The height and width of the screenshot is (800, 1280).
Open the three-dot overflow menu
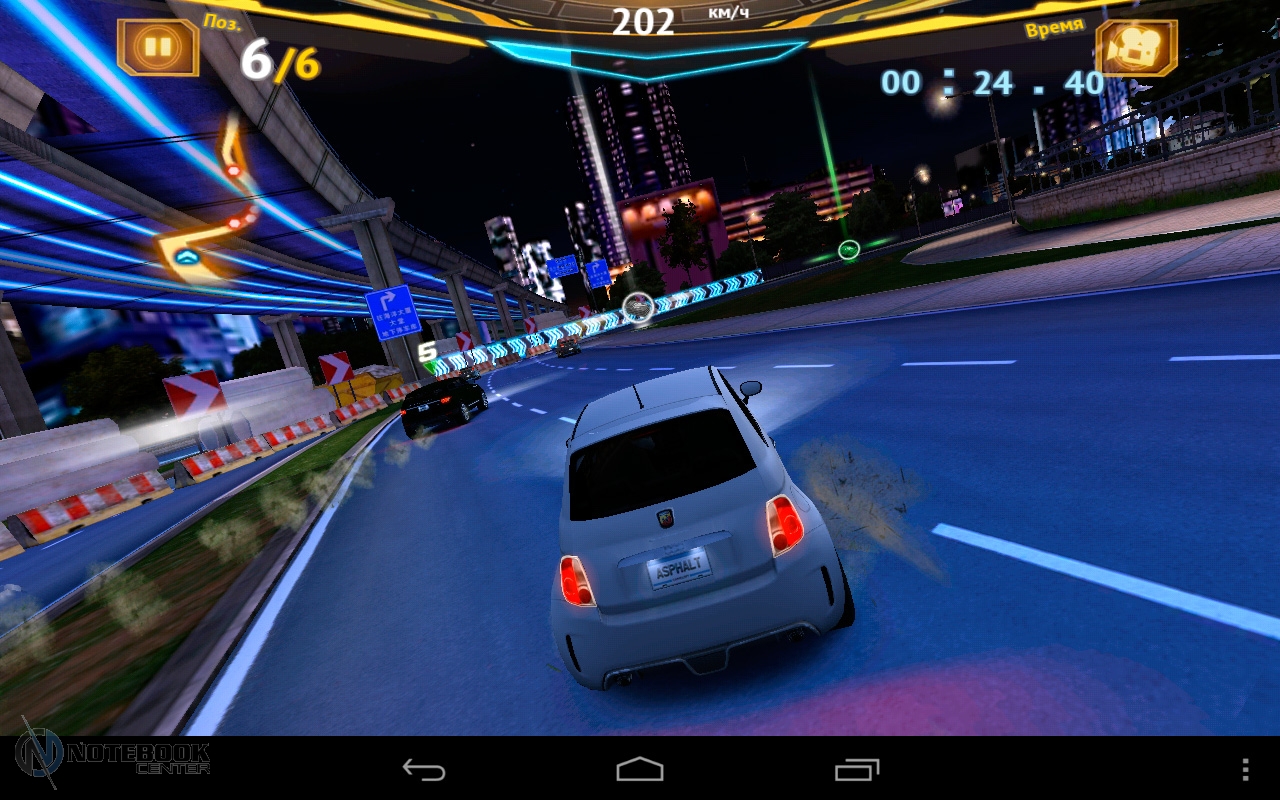click(x=1245, y=769)
